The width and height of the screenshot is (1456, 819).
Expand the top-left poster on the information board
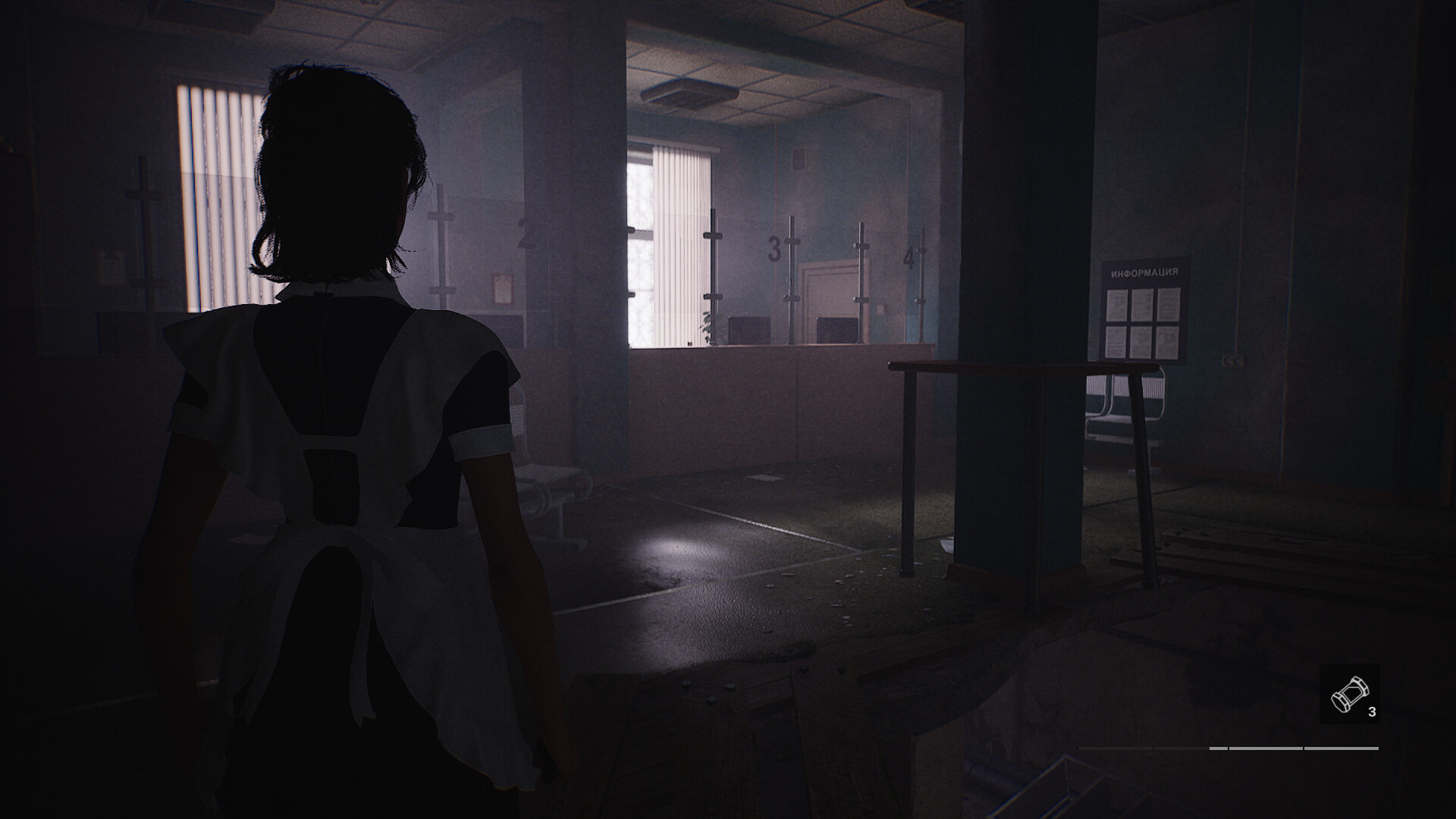tap(1118, 306)
